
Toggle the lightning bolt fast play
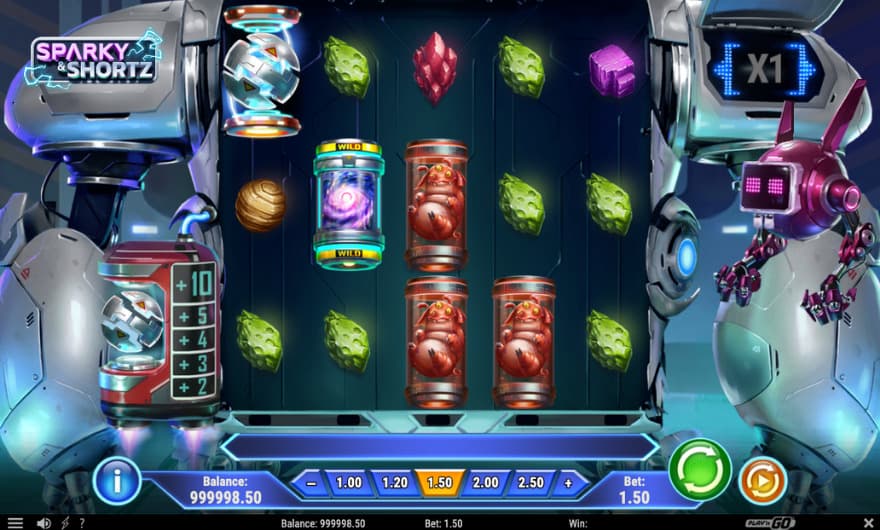66,522
